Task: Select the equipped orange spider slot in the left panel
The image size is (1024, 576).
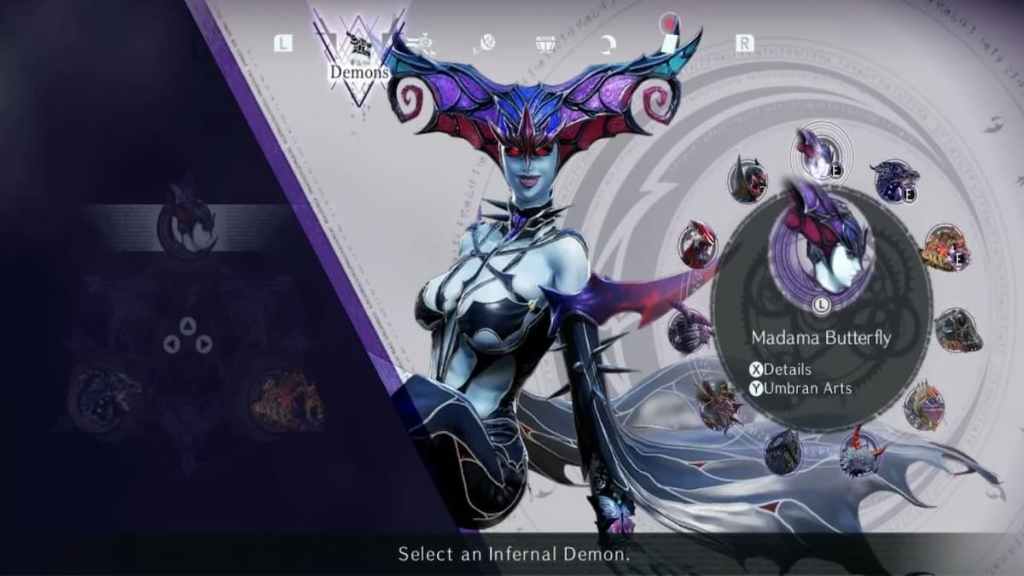Action: tap(285, 399)
